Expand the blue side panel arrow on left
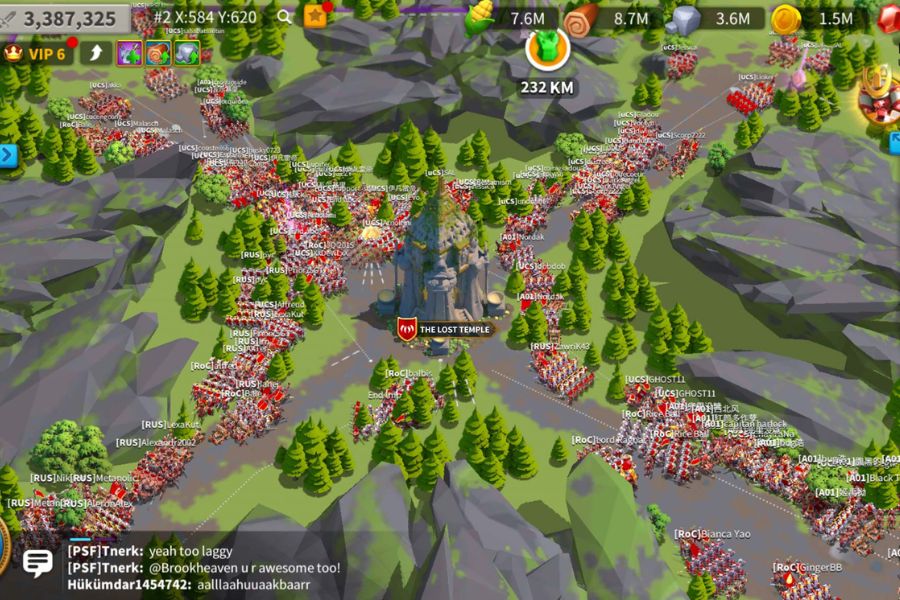The width and height of the screenshot is (900, 600). click(x=8, y=155)
